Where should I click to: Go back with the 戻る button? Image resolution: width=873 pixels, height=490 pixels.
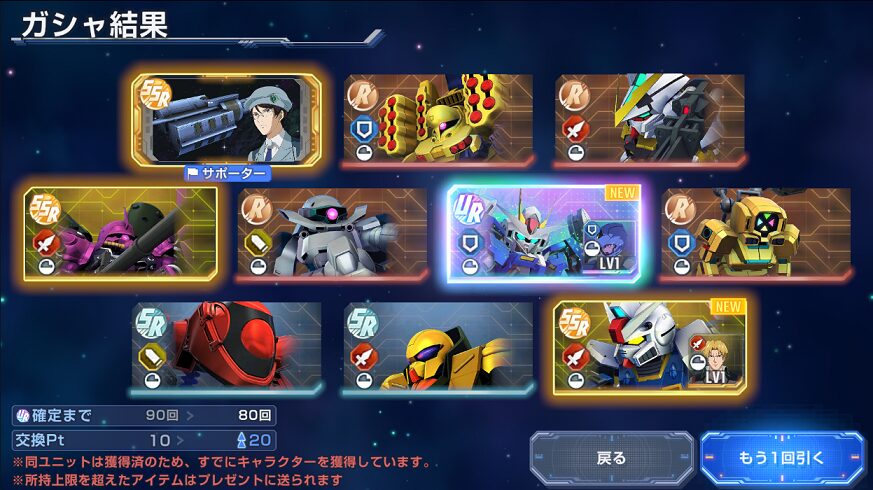coord(611,458)
